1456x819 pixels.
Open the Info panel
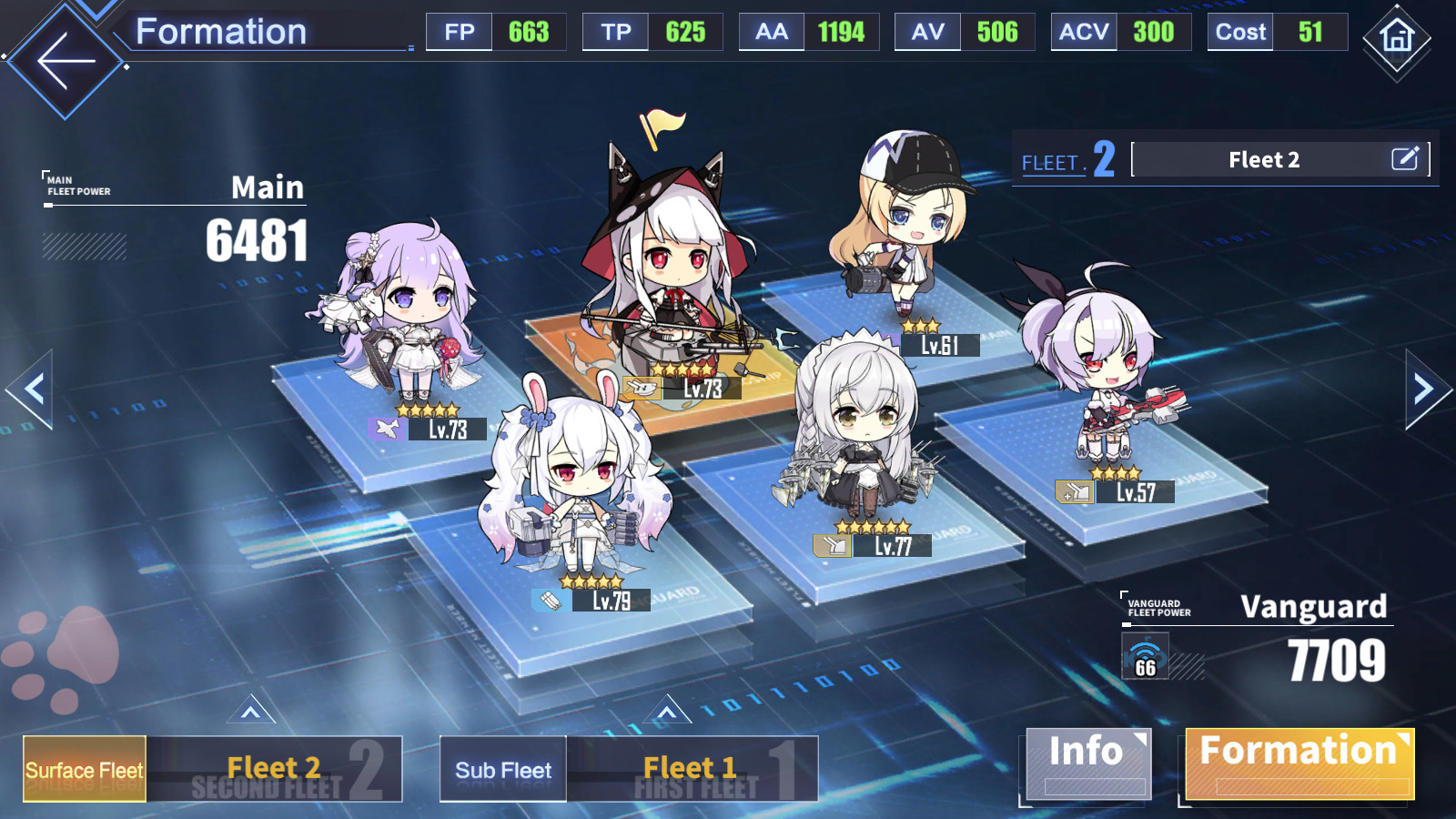point(1086,763)
